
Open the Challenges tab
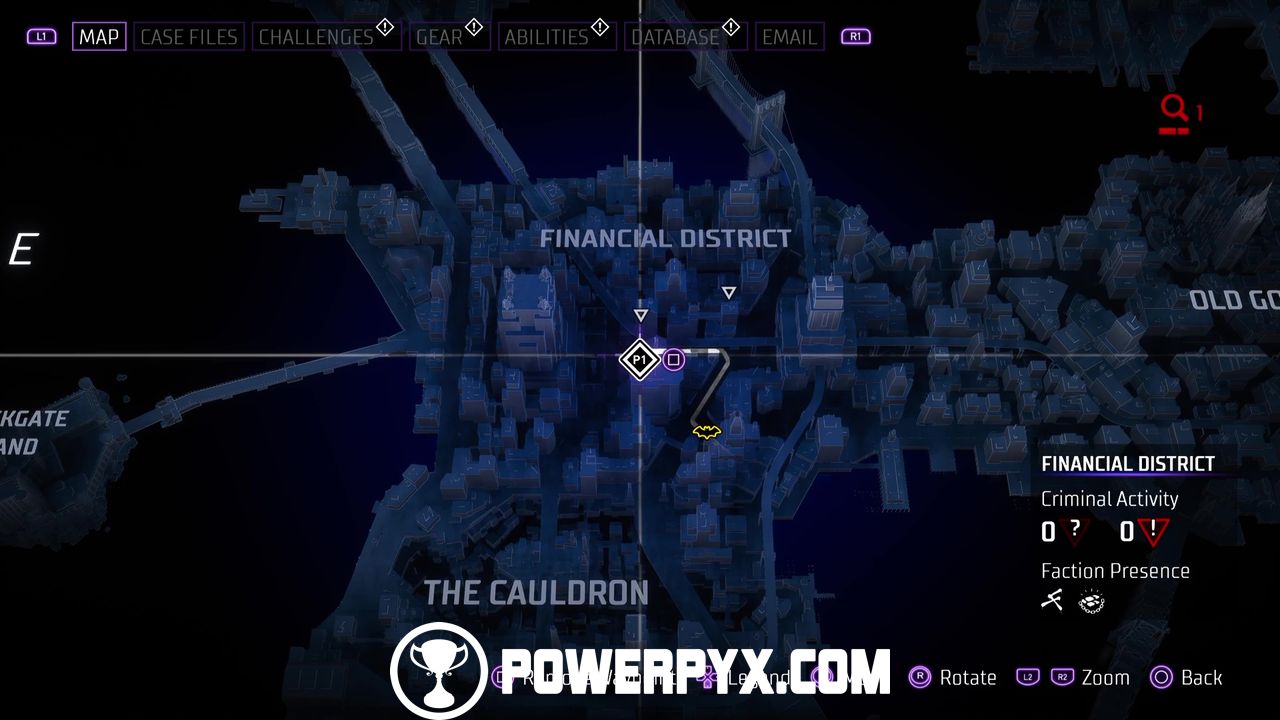tap(316, 37)
